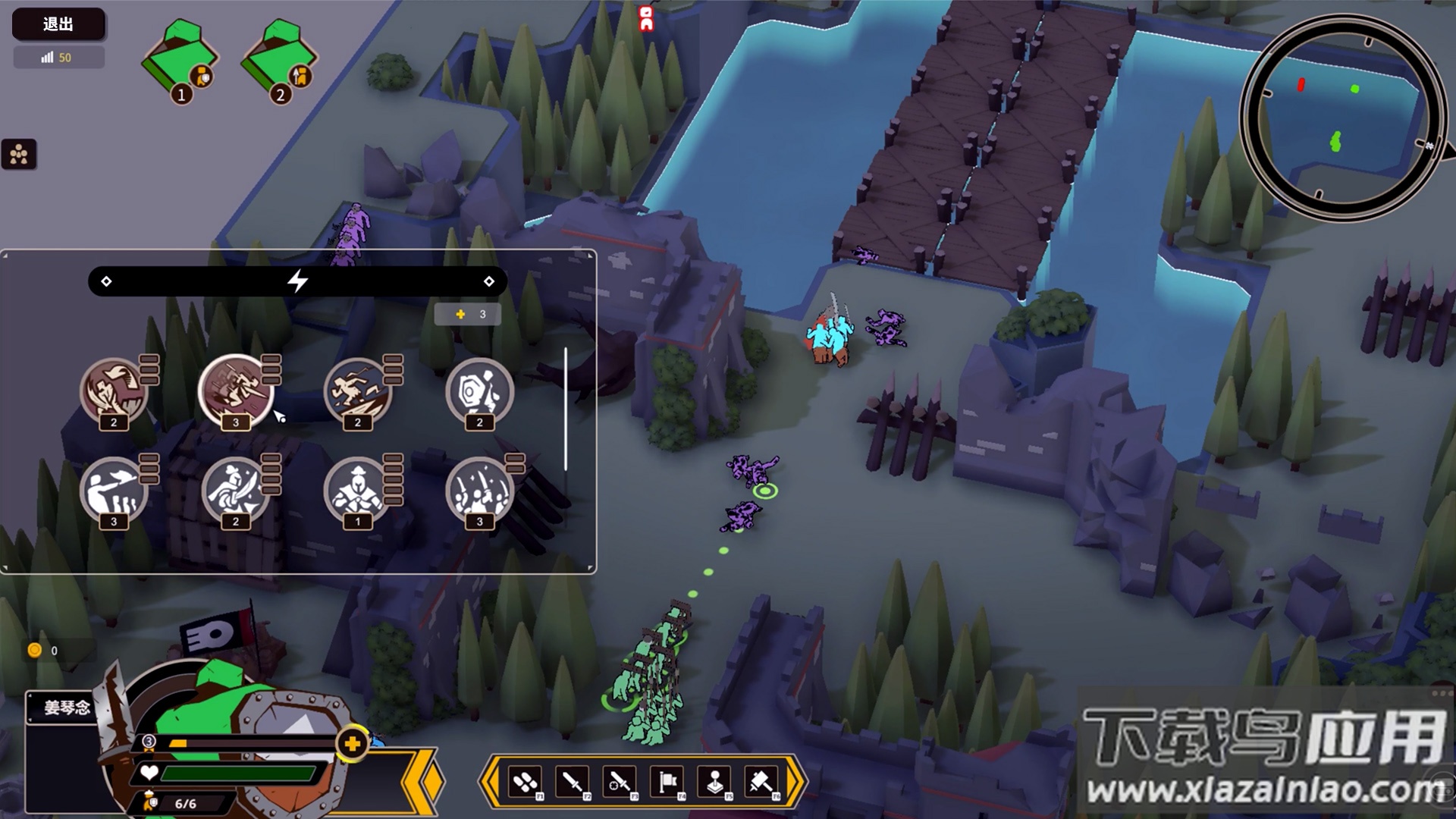This screenshot has height=819, width=1456.
Task: Click the left diamond on the lightning bar
Action: [x=106, y=281]
